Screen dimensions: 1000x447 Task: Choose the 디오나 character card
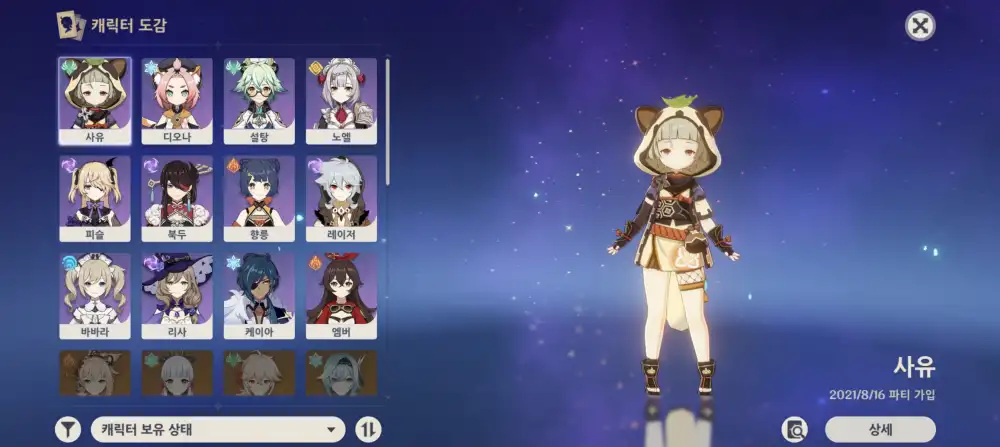click(x=177, y=100)
